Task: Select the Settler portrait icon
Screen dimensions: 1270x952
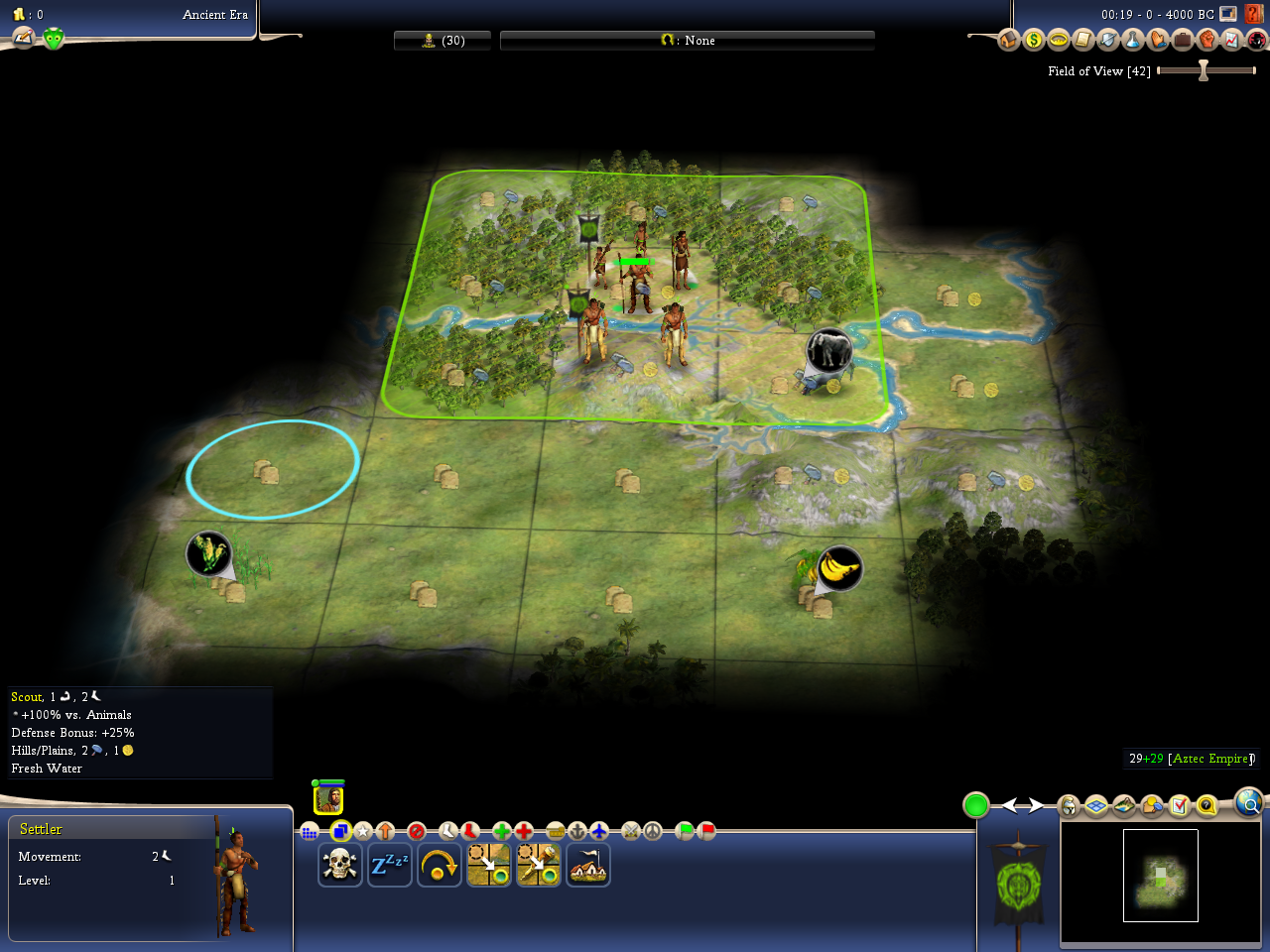Action: coord(328,799)
